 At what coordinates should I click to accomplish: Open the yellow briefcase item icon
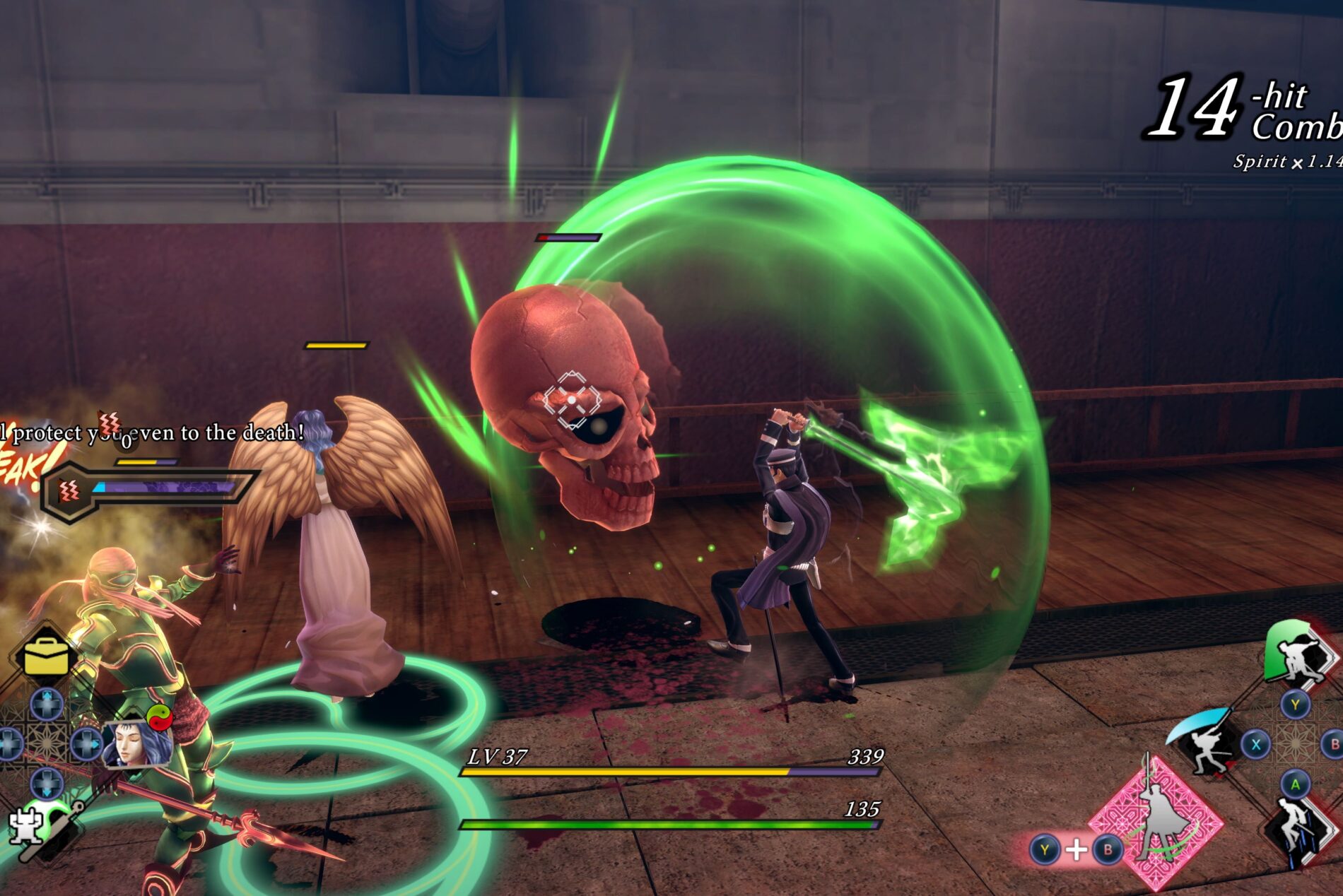(47, 656)
